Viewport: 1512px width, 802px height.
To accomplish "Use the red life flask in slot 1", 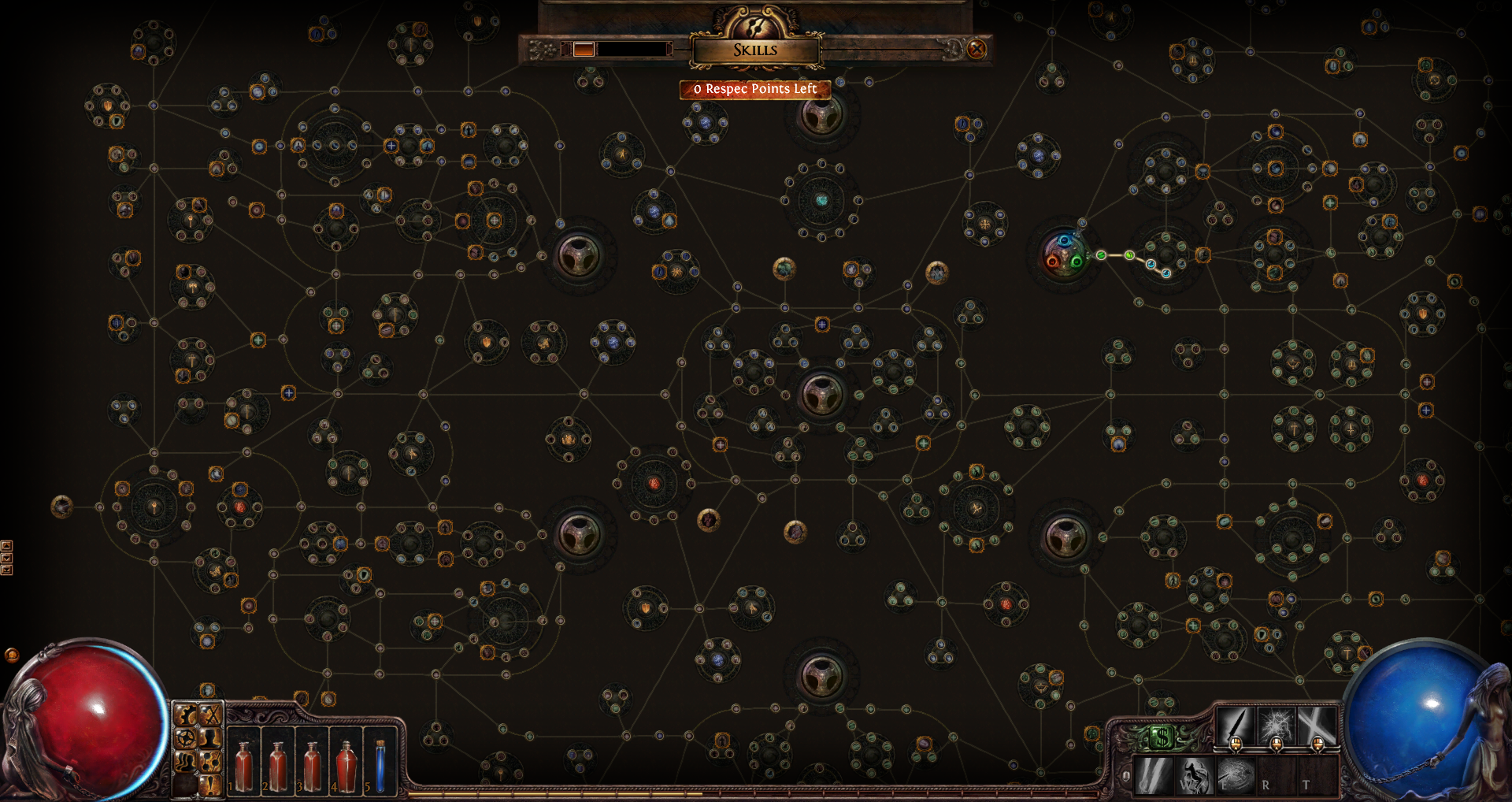I will tap(243, 766).
